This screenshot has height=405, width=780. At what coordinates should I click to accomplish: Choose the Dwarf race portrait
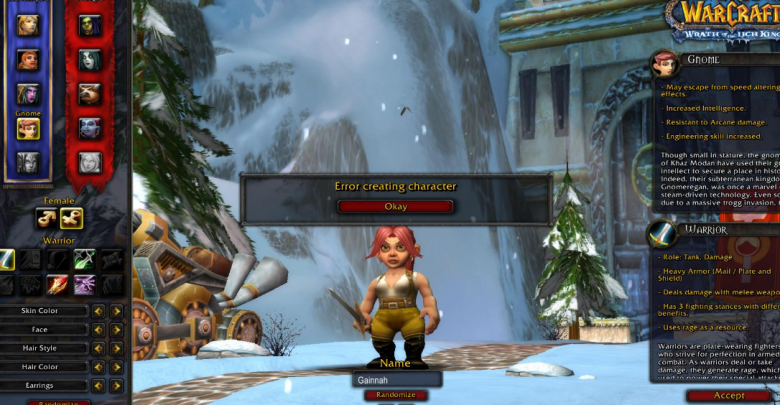[x=28, y=59]
